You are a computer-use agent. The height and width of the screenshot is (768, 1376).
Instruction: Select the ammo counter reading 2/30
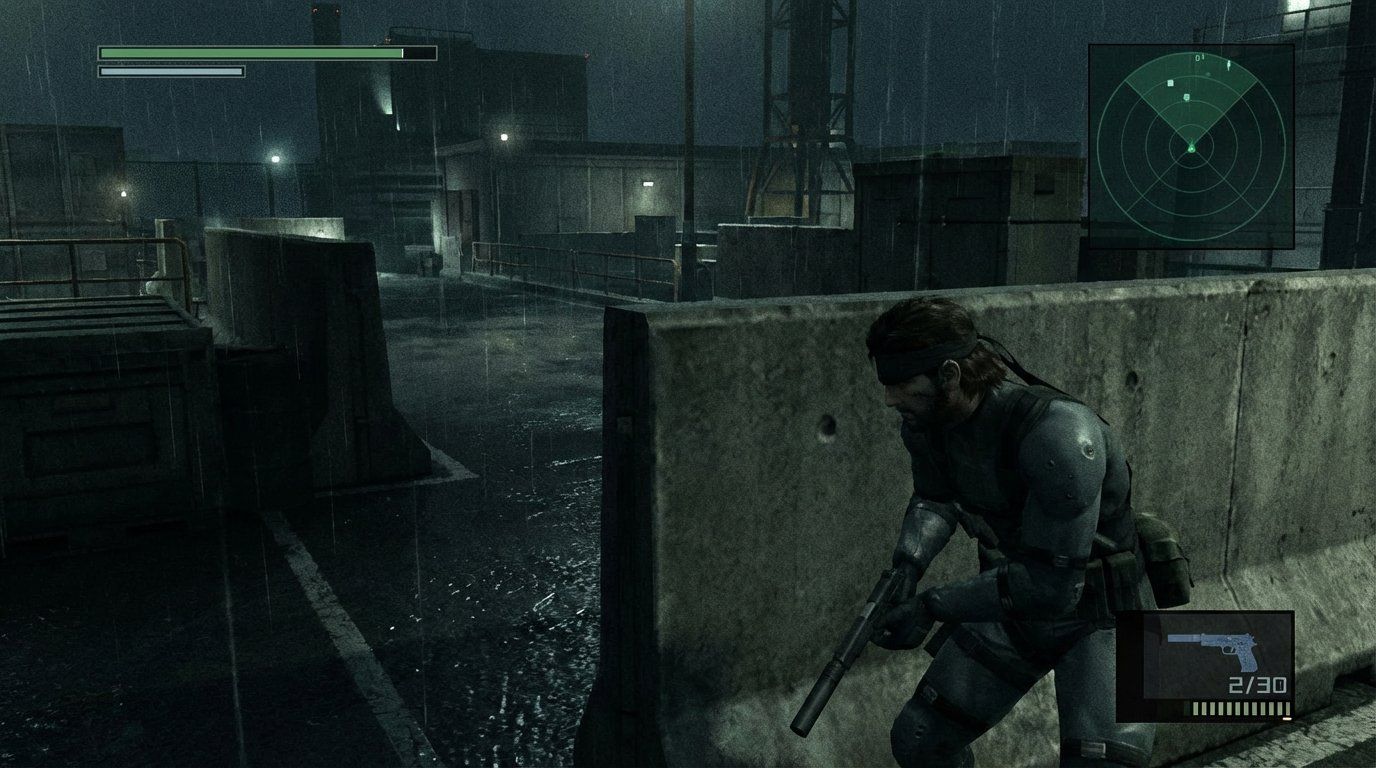click(1257, 686)
